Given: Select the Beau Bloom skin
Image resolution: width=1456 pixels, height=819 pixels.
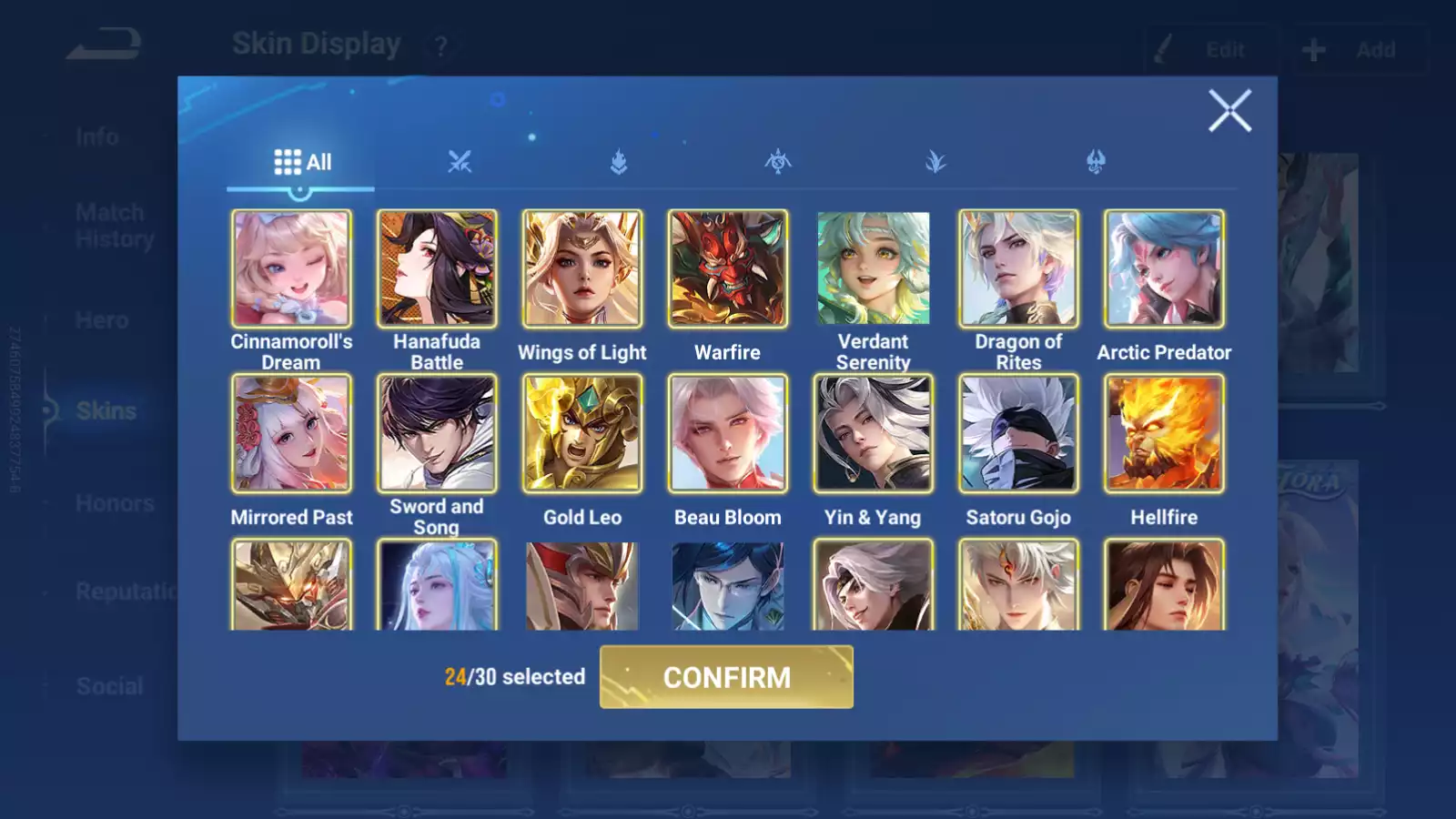Looking at the screenshot, I should click(x=728, y=433).
